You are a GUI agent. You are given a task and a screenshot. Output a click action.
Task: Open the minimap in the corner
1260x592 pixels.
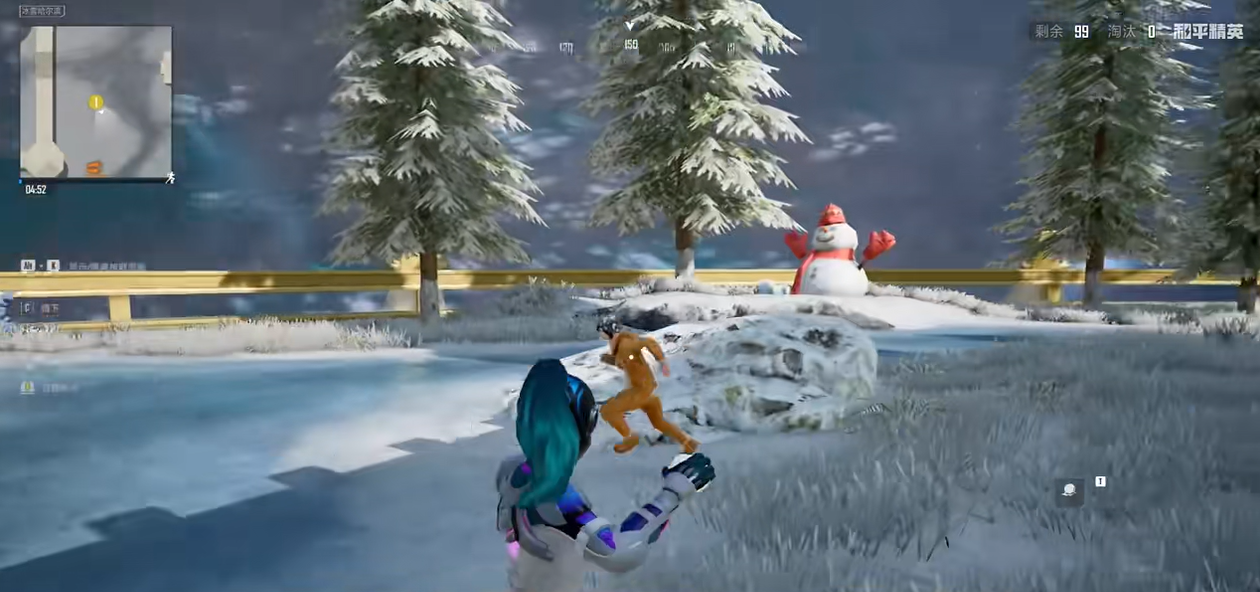(x=96, y=102)
